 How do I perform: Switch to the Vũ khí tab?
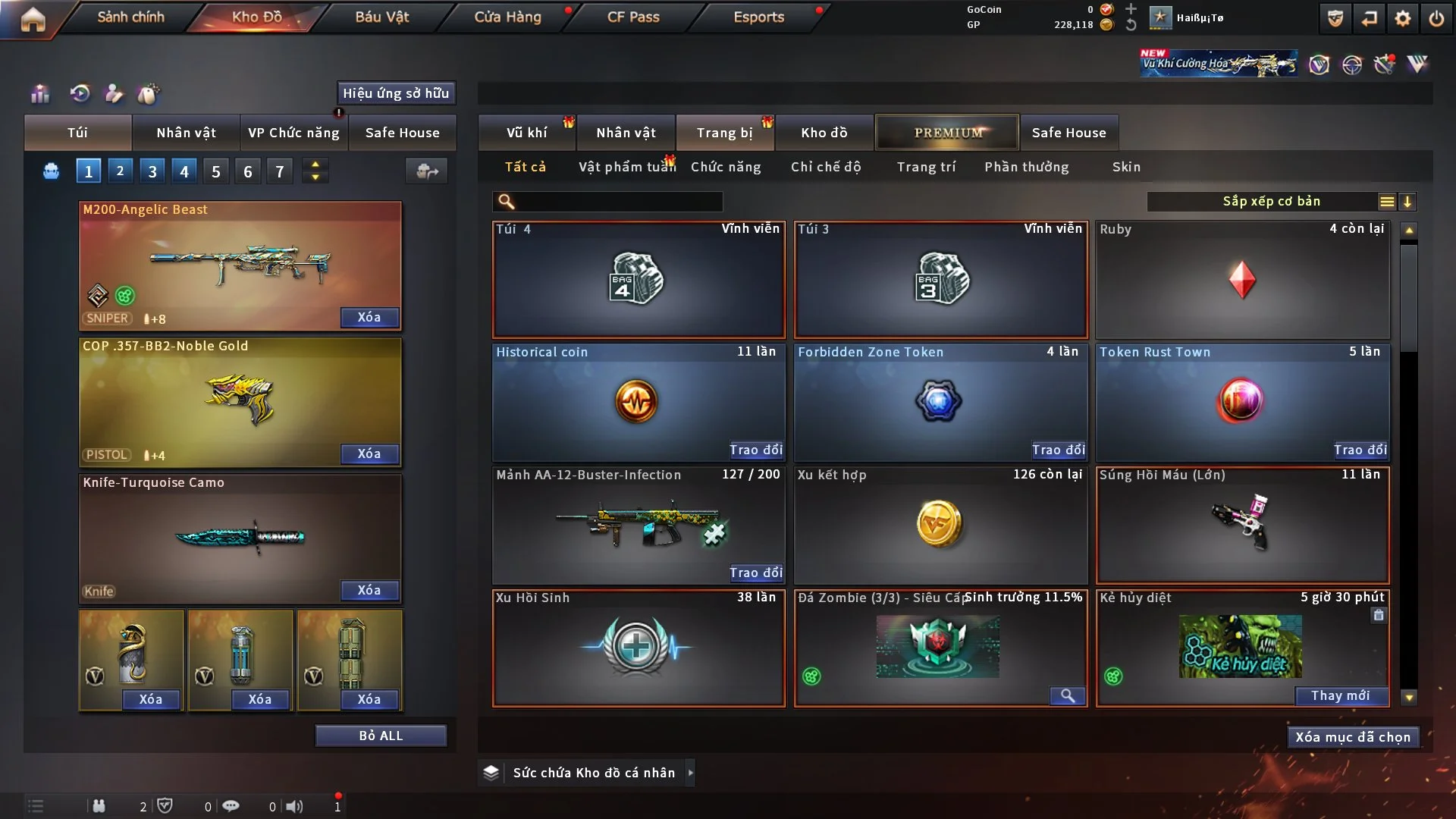pos(526,133)
